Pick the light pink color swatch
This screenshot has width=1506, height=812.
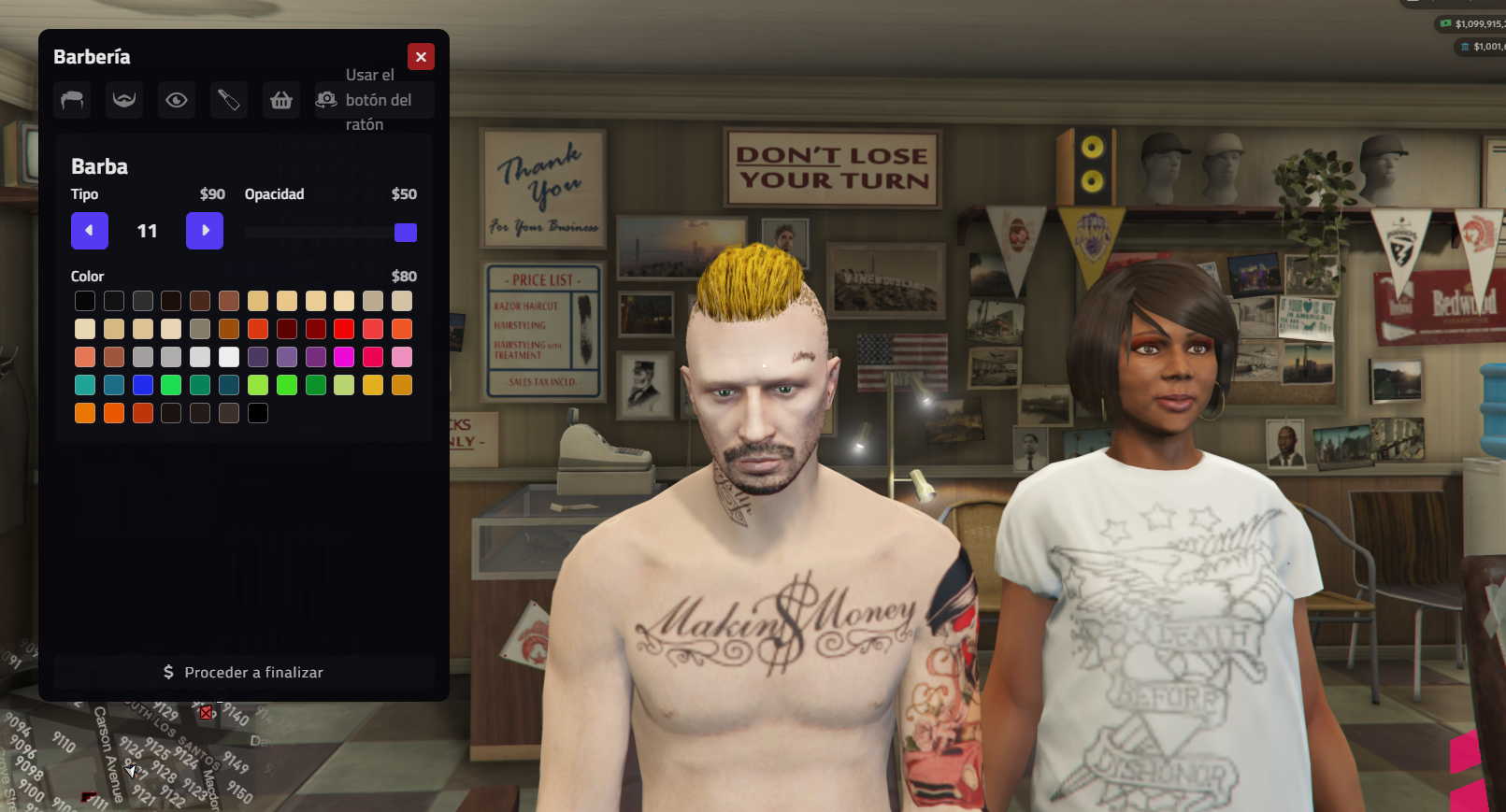tap(402, 357)
